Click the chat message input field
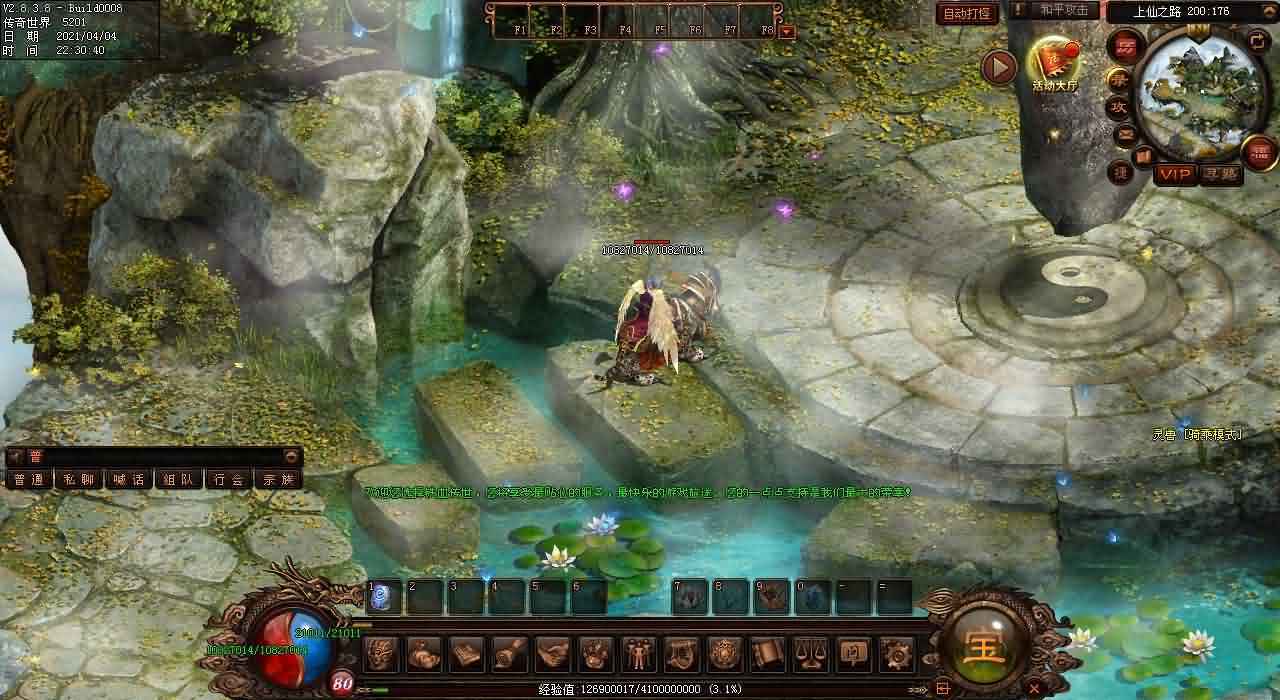The width and height of the screenshot is (1280, 700). 160,456
